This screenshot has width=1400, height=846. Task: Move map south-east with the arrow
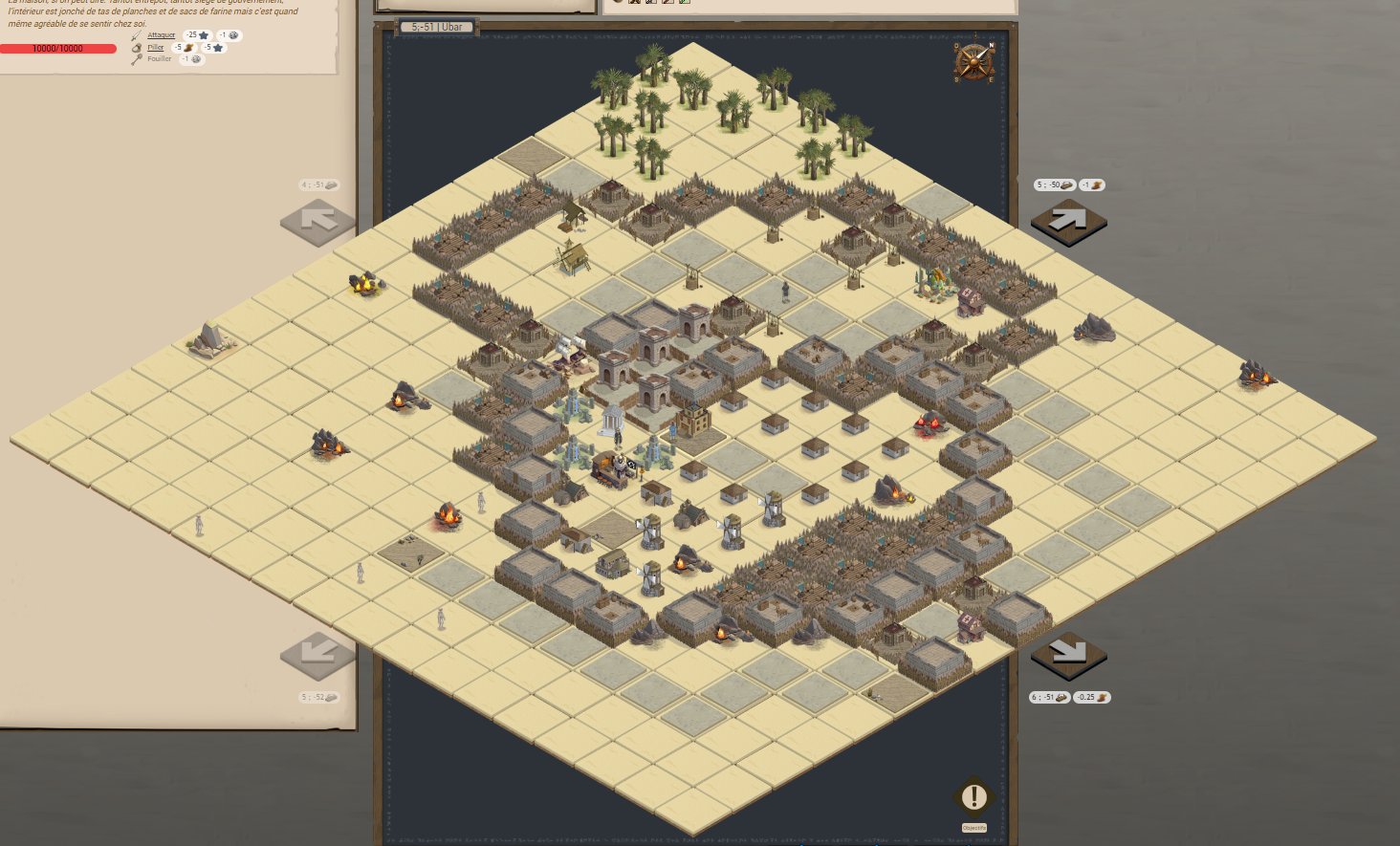click(x=1068, y=654)
